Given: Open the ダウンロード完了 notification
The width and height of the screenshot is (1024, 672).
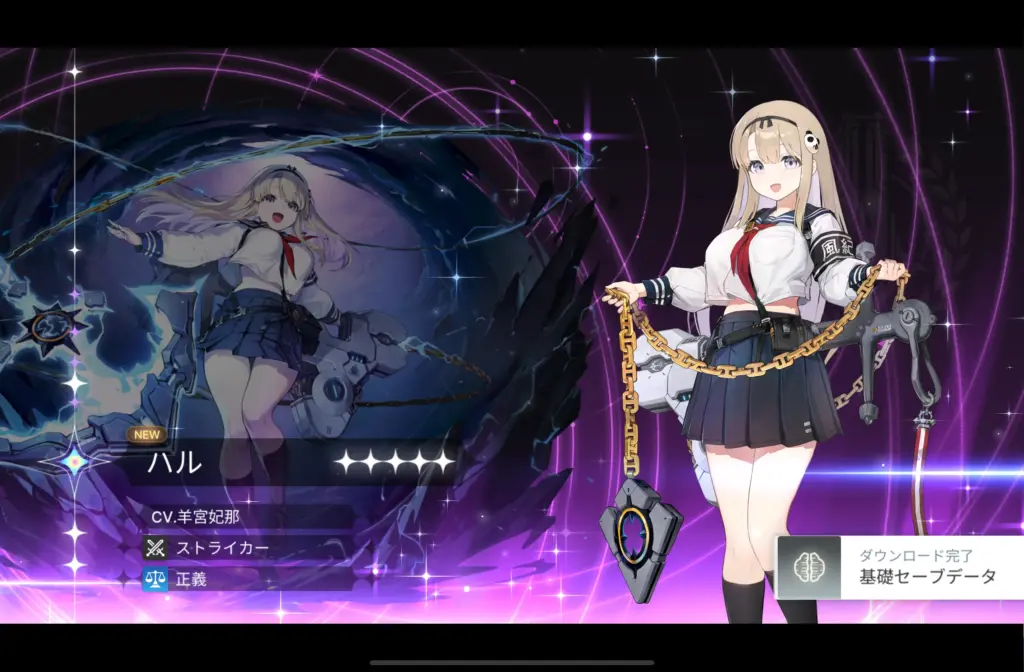Looking at the screenshot, I should pos(900,567).
